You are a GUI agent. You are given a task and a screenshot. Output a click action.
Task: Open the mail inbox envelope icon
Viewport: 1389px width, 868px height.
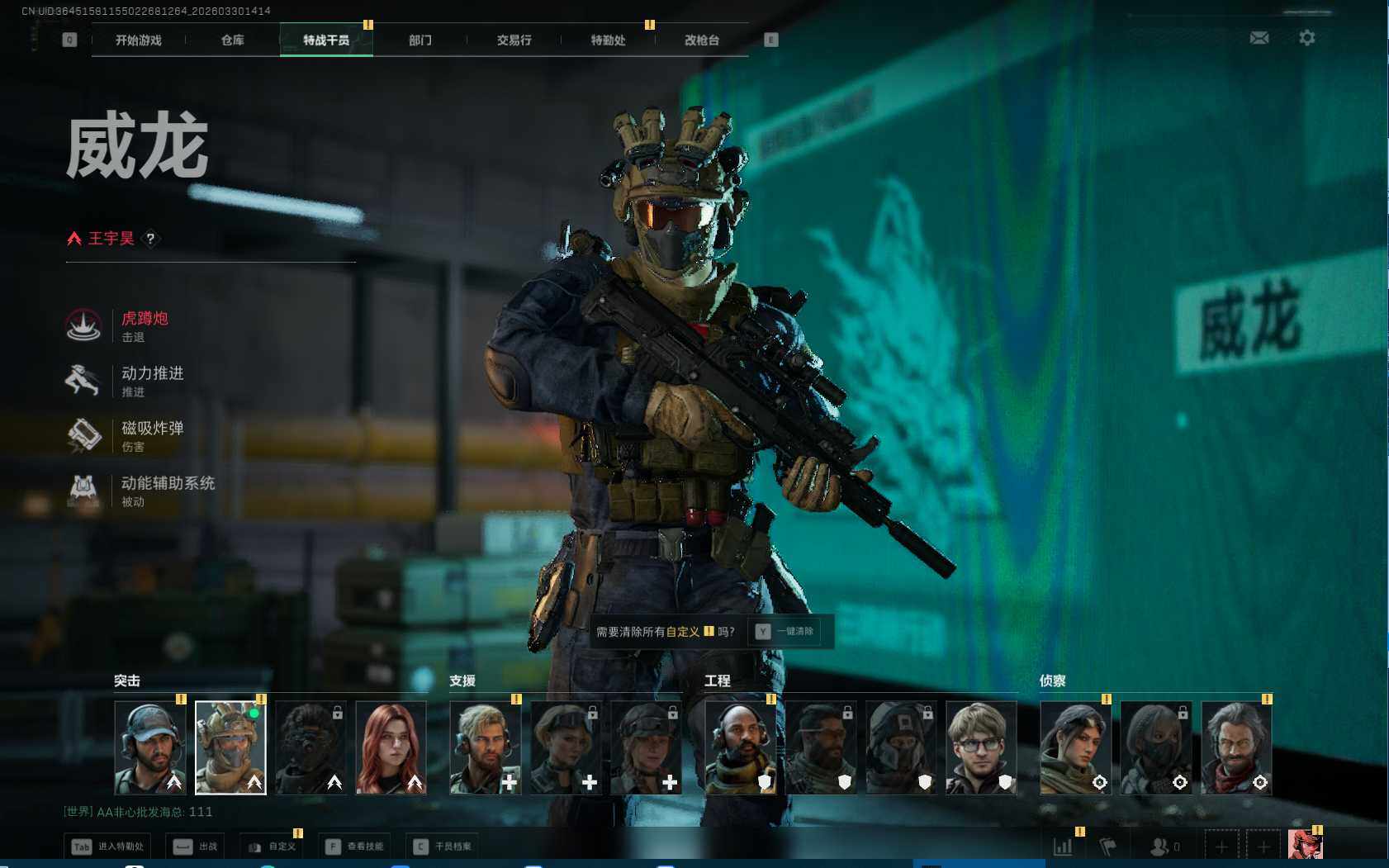(1259, 38)
